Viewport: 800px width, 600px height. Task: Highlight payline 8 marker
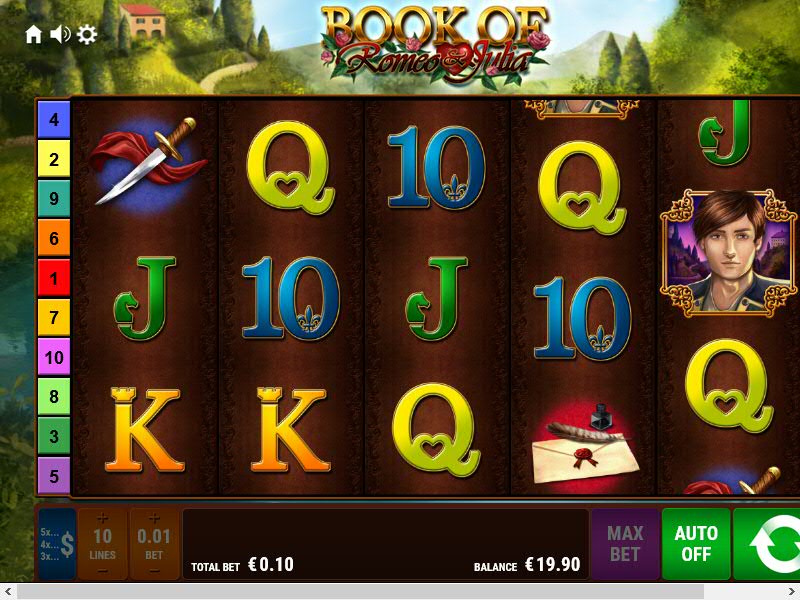[54, 396]
